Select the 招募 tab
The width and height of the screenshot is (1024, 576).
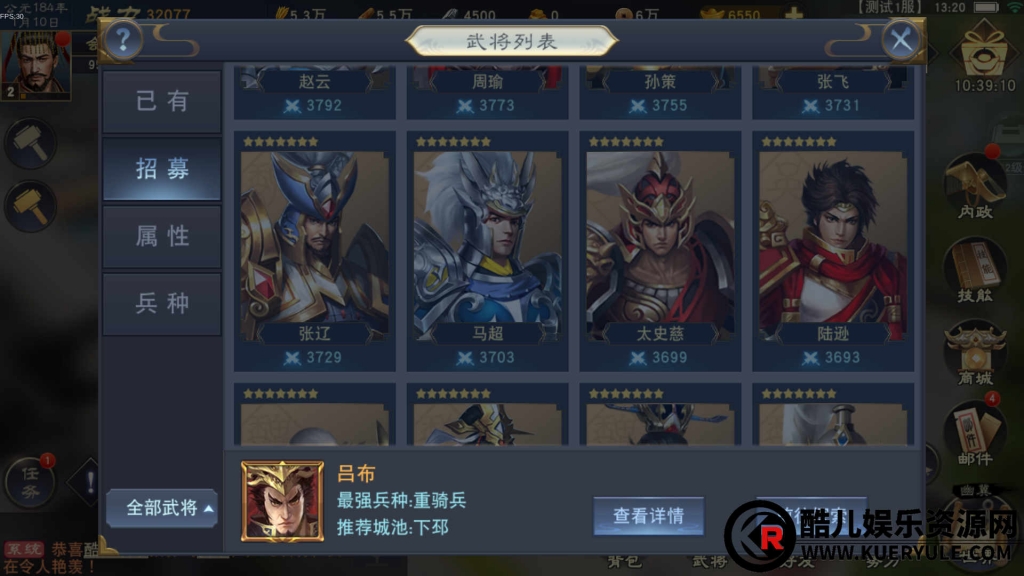pos(162,169)
